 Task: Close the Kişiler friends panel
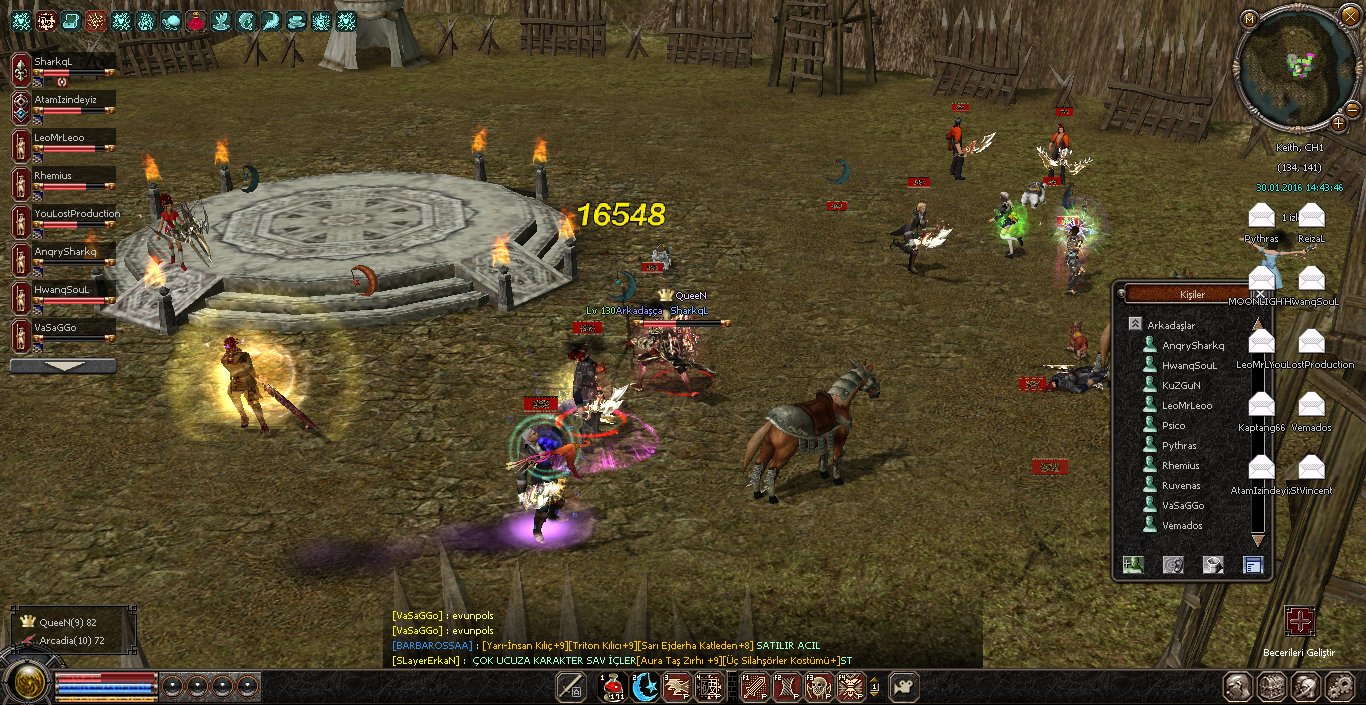tap(1260, 294)
